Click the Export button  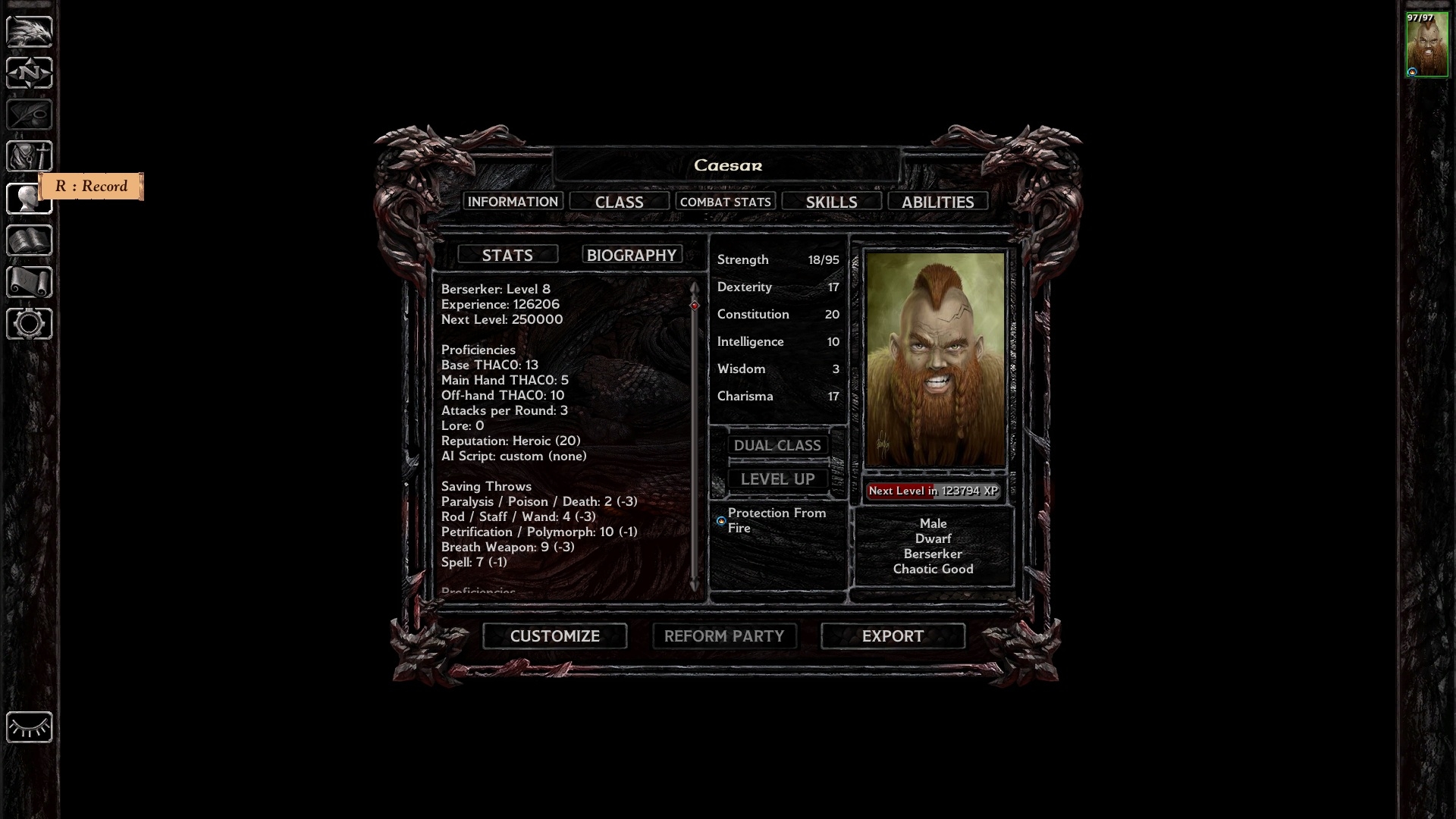[x=893, y=636]
